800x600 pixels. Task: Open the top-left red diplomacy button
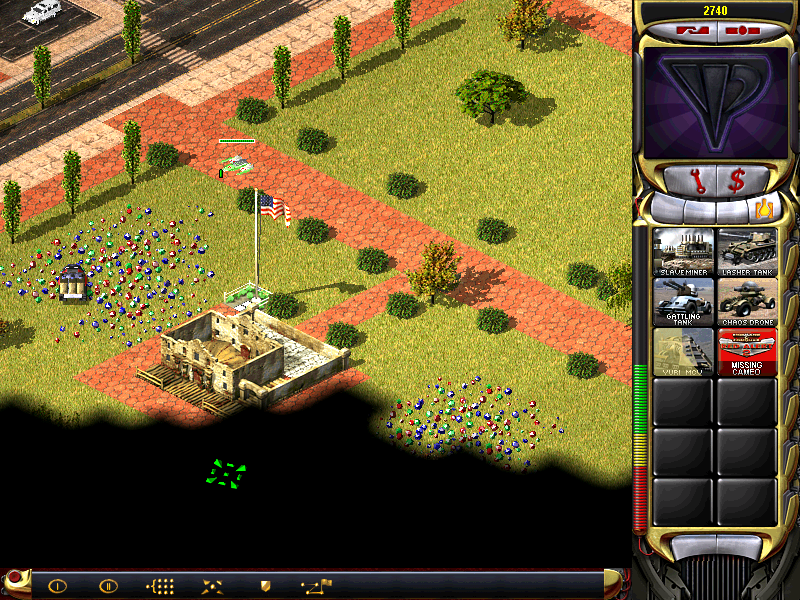[691, 31]
